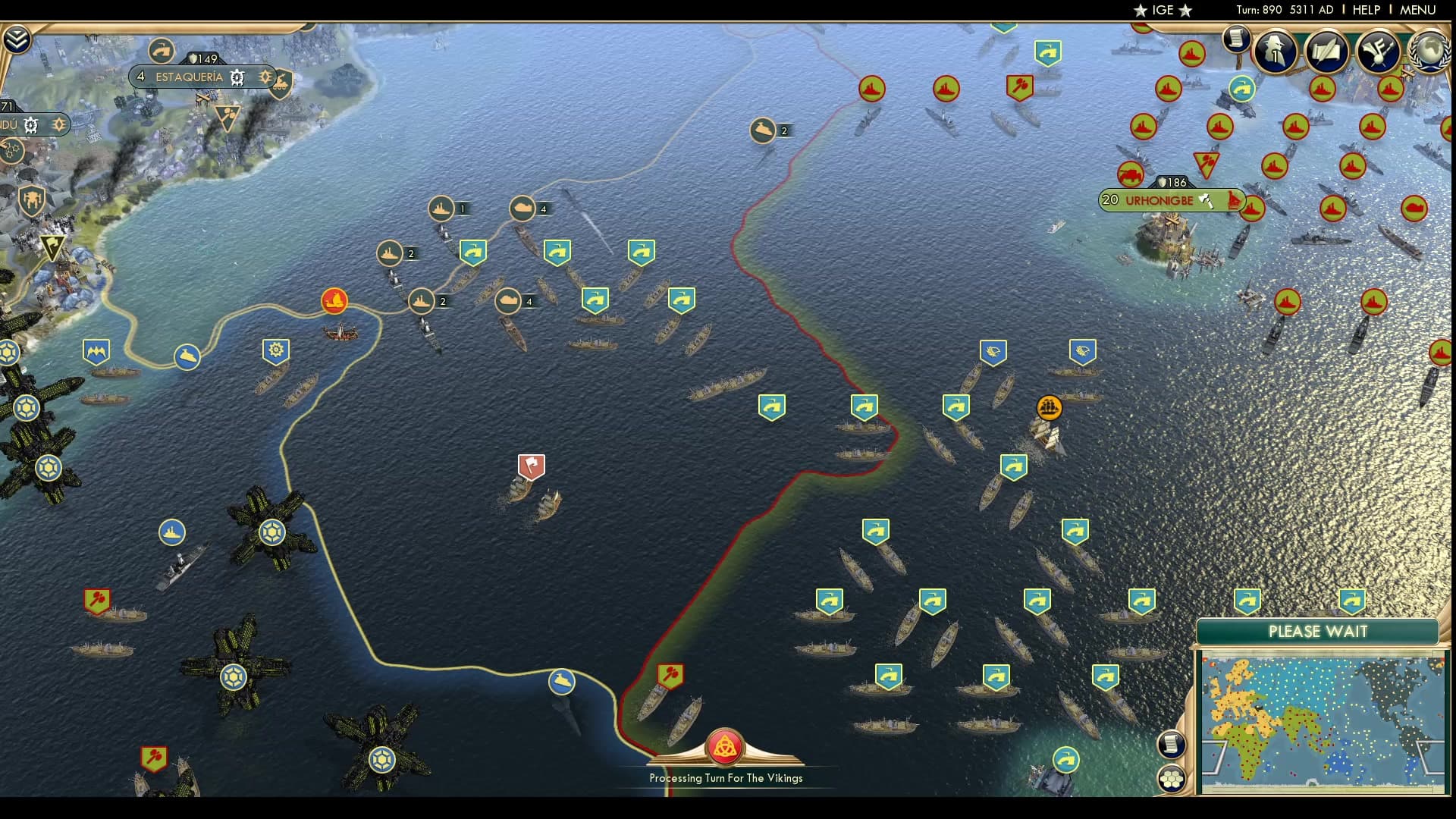
Task: Toggle the strategic view scroll beside the minimap
Action: click(1171, 745)
